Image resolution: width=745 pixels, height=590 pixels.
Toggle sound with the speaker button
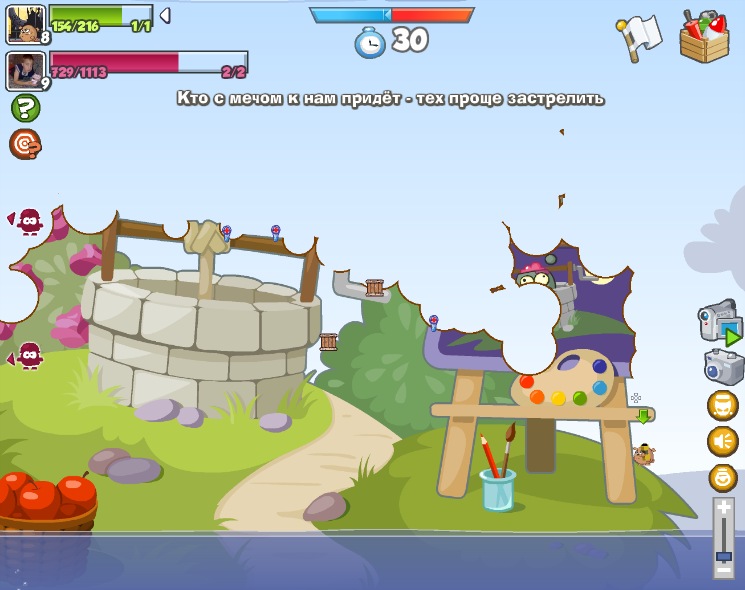tap(723, 441)
